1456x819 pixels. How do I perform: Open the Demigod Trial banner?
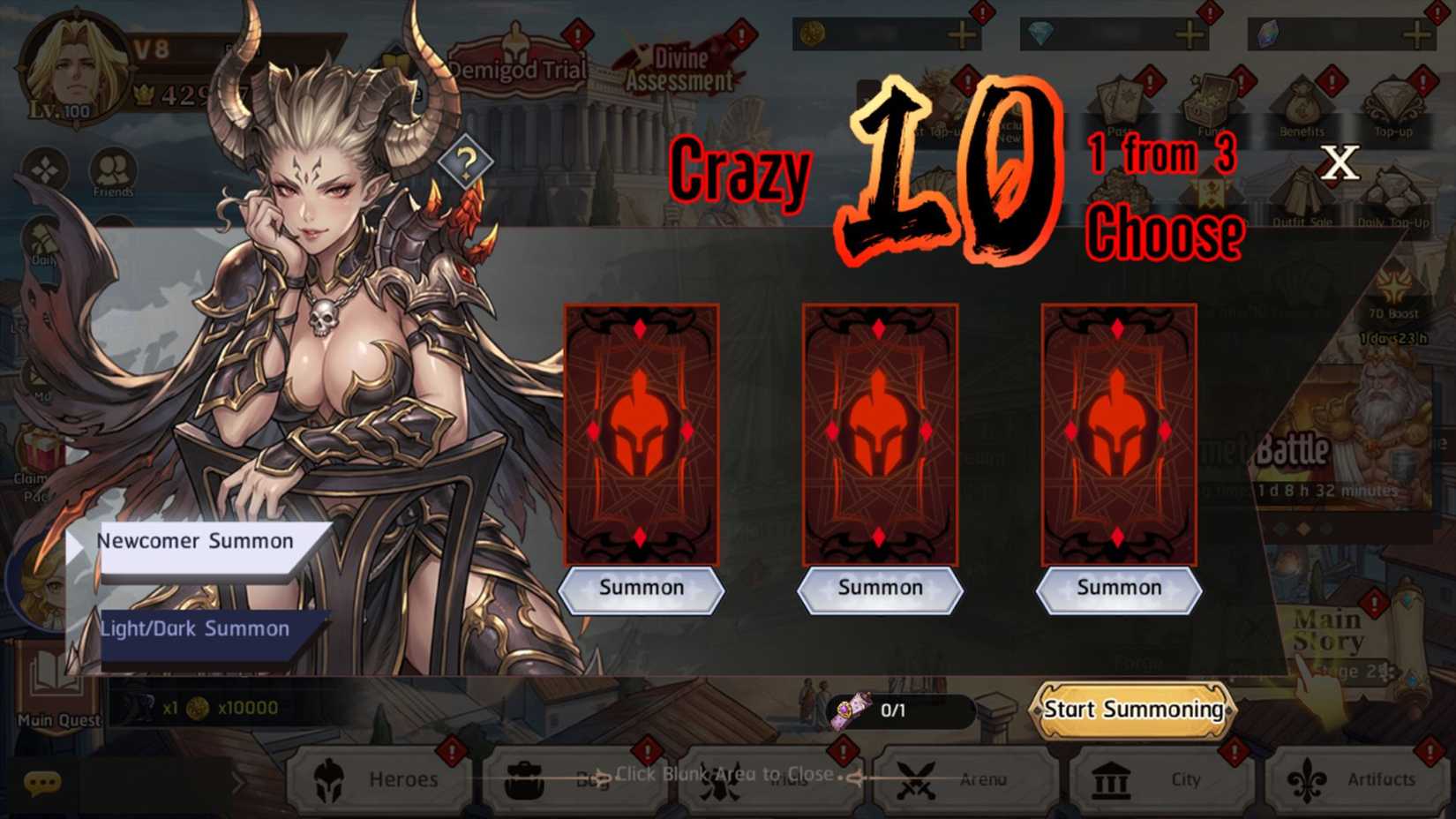point(516,66)
